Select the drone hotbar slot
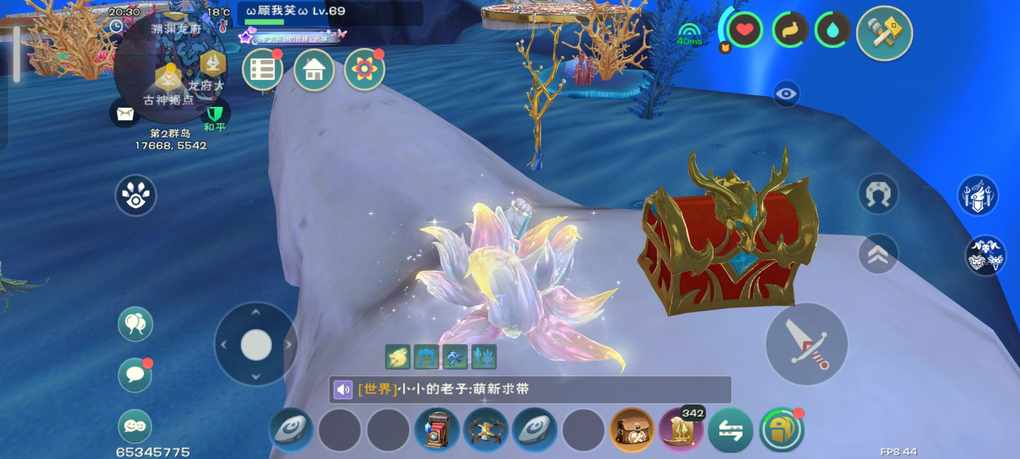Screen dimensions: 1020x459 point(487,431)
